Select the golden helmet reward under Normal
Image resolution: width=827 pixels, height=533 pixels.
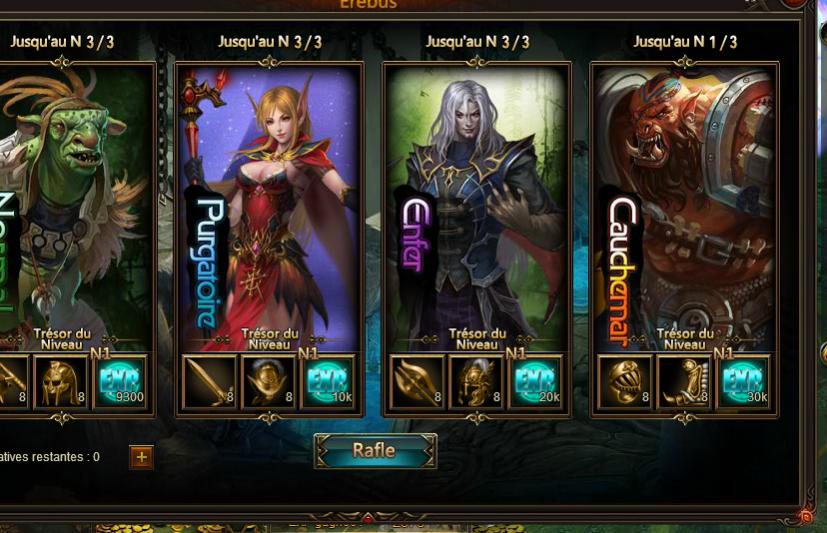pos(61,381)
